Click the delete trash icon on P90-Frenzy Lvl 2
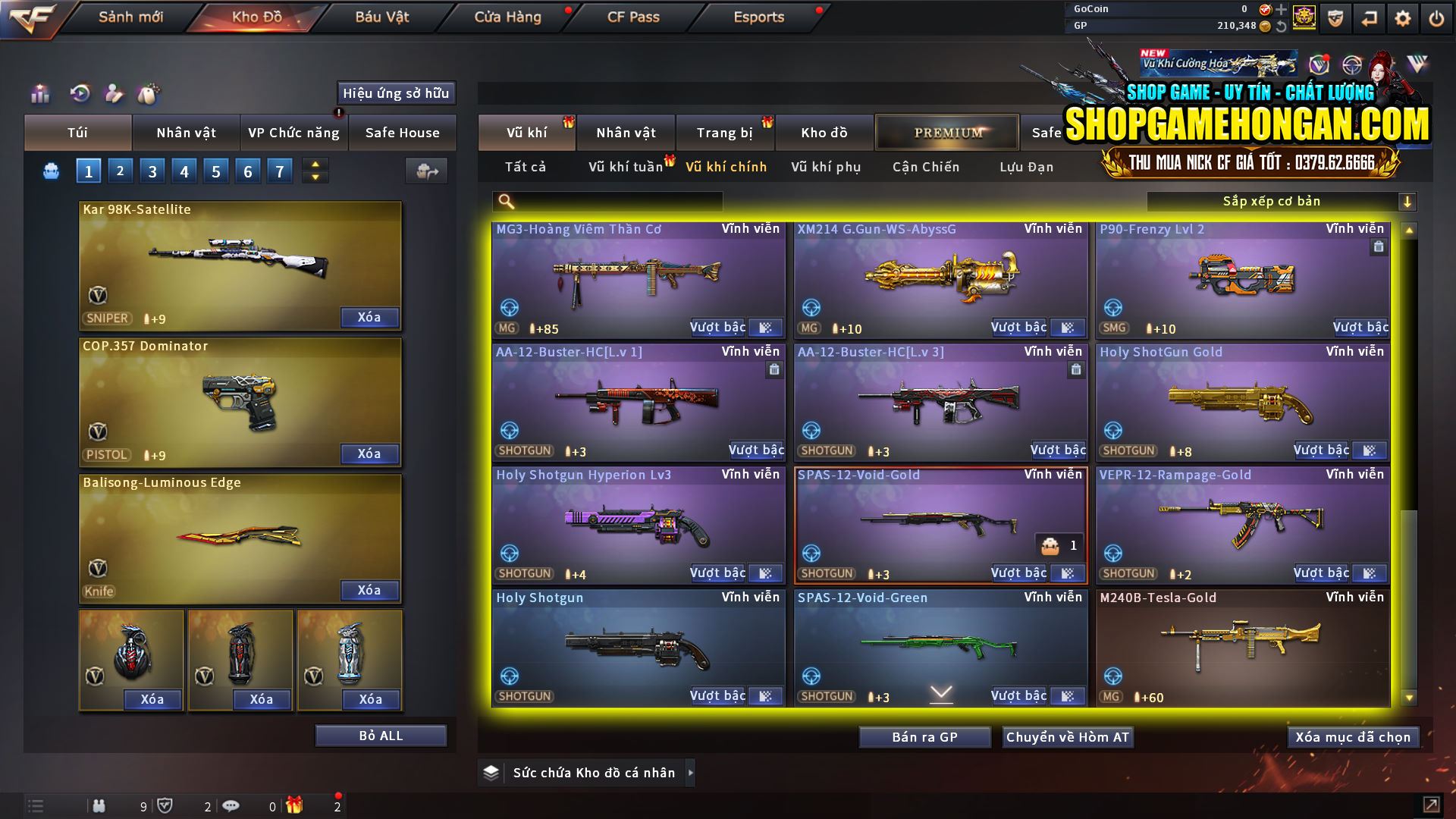 (1379, 246)
